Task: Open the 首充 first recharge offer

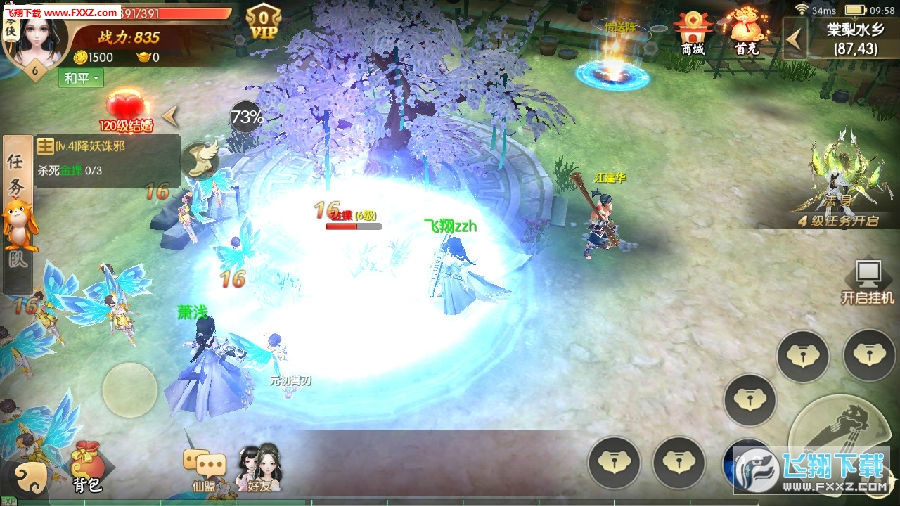Action: point(745,32)
